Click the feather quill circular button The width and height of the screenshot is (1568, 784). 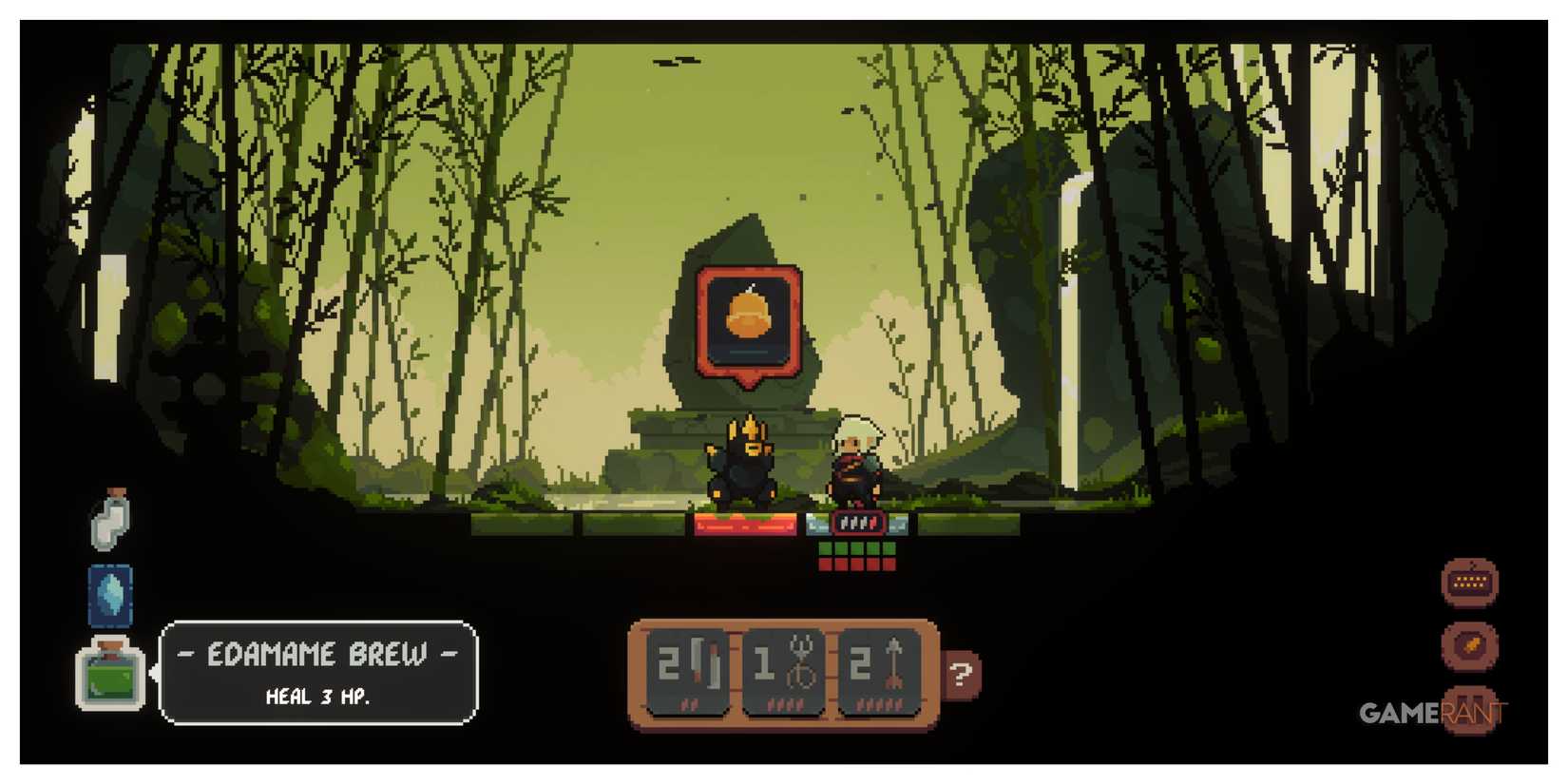click(1469, 646)
